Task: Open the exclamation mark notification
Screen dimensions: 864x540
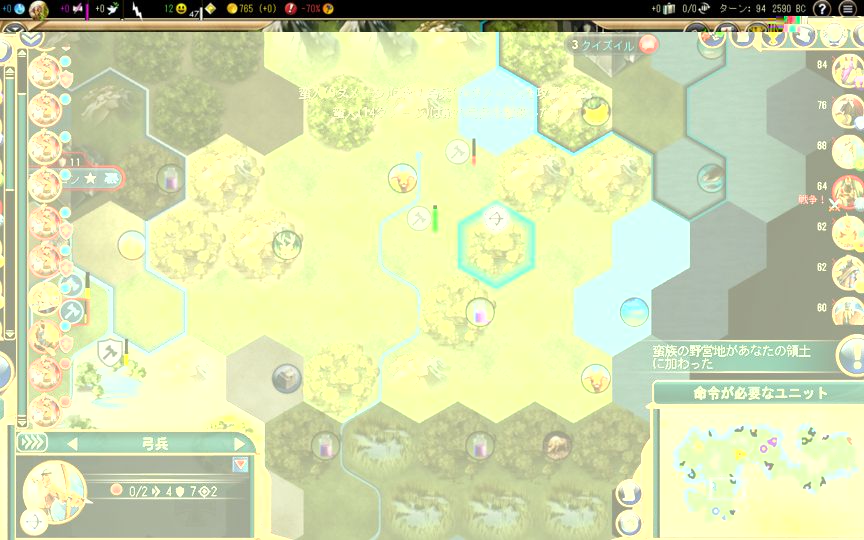Action: pos(852,353)
